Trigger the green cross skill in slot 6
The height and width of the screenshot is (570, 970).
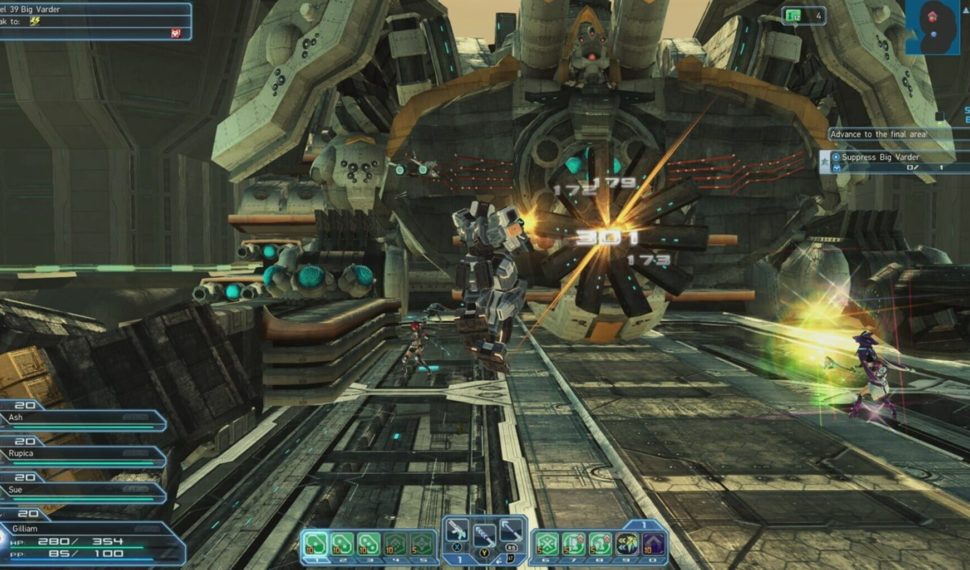point(547,544)
